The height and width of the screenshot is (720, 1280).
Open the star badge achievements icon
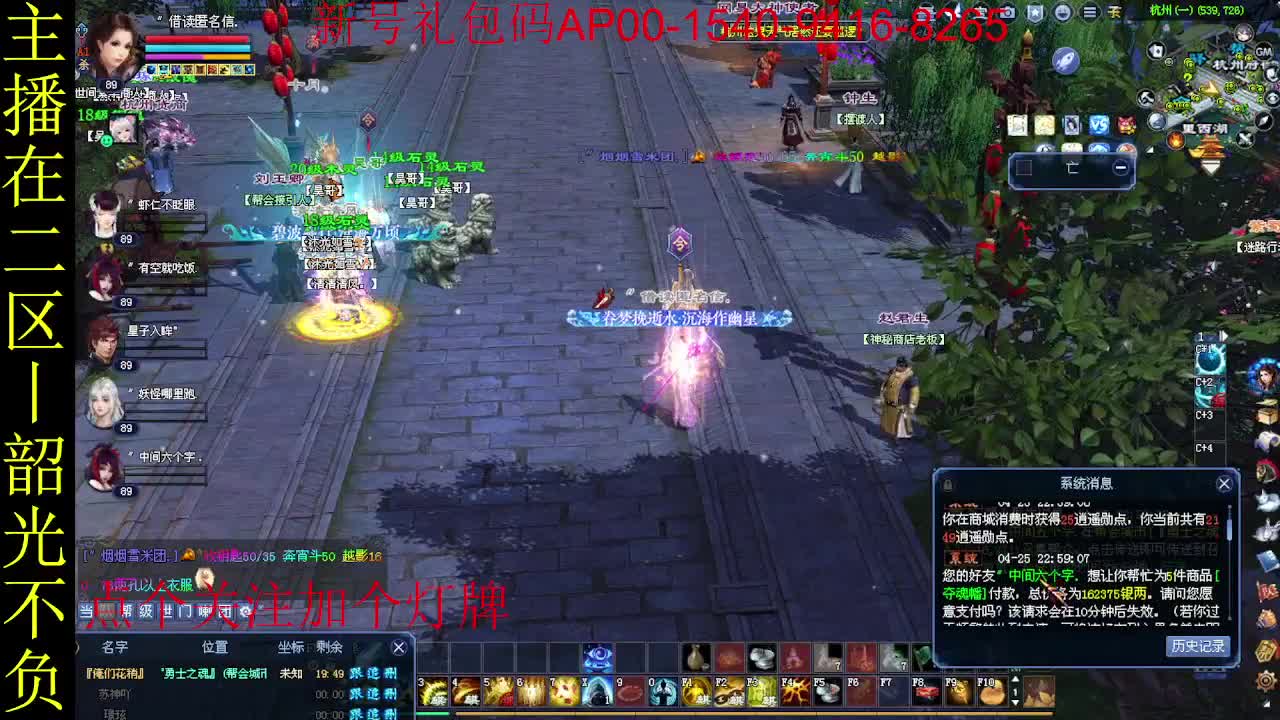[x=1036, y=12]
